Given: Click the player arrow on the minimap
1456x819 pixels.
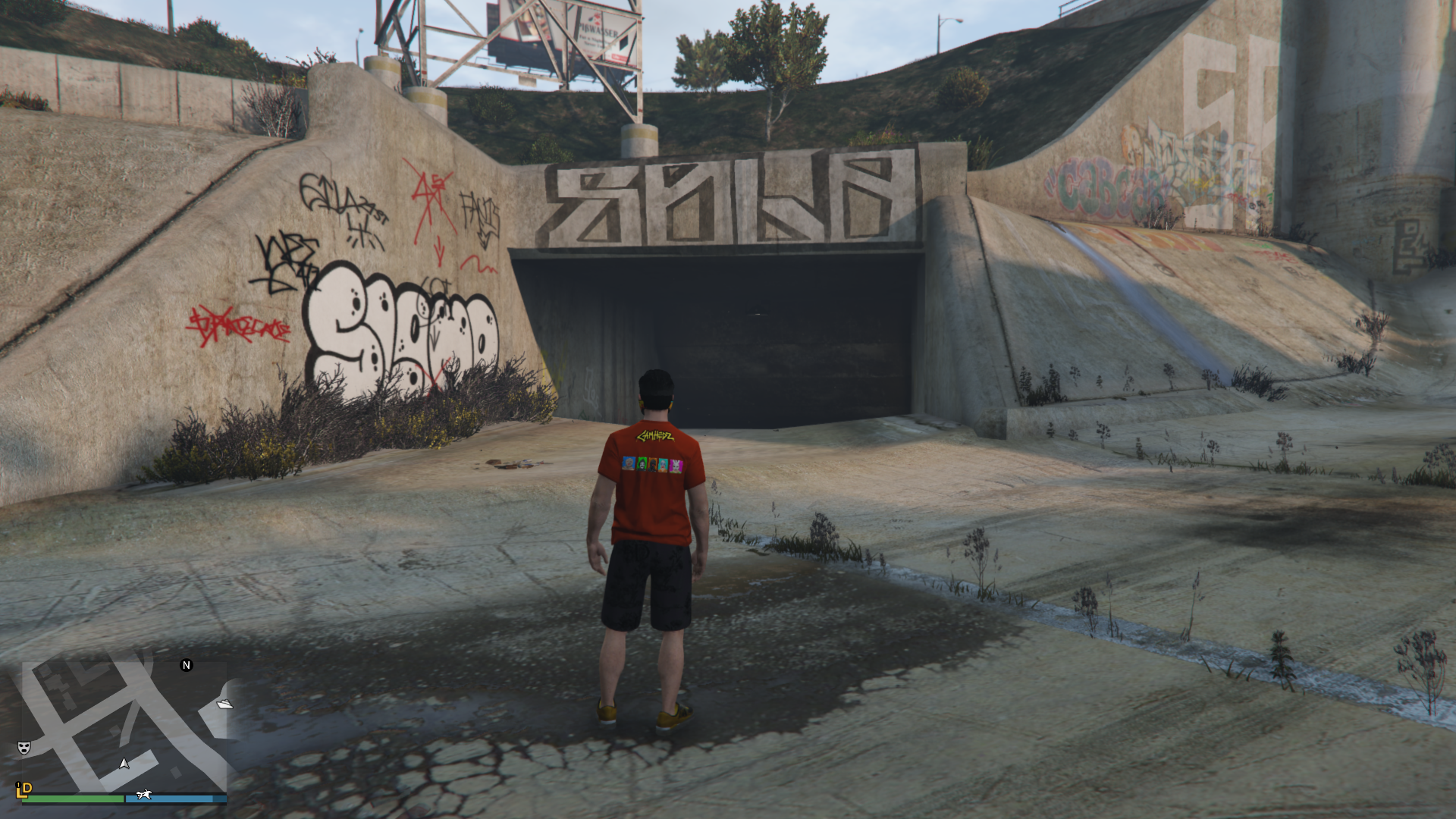Looking at the screenshot, I should pos(124,763).
